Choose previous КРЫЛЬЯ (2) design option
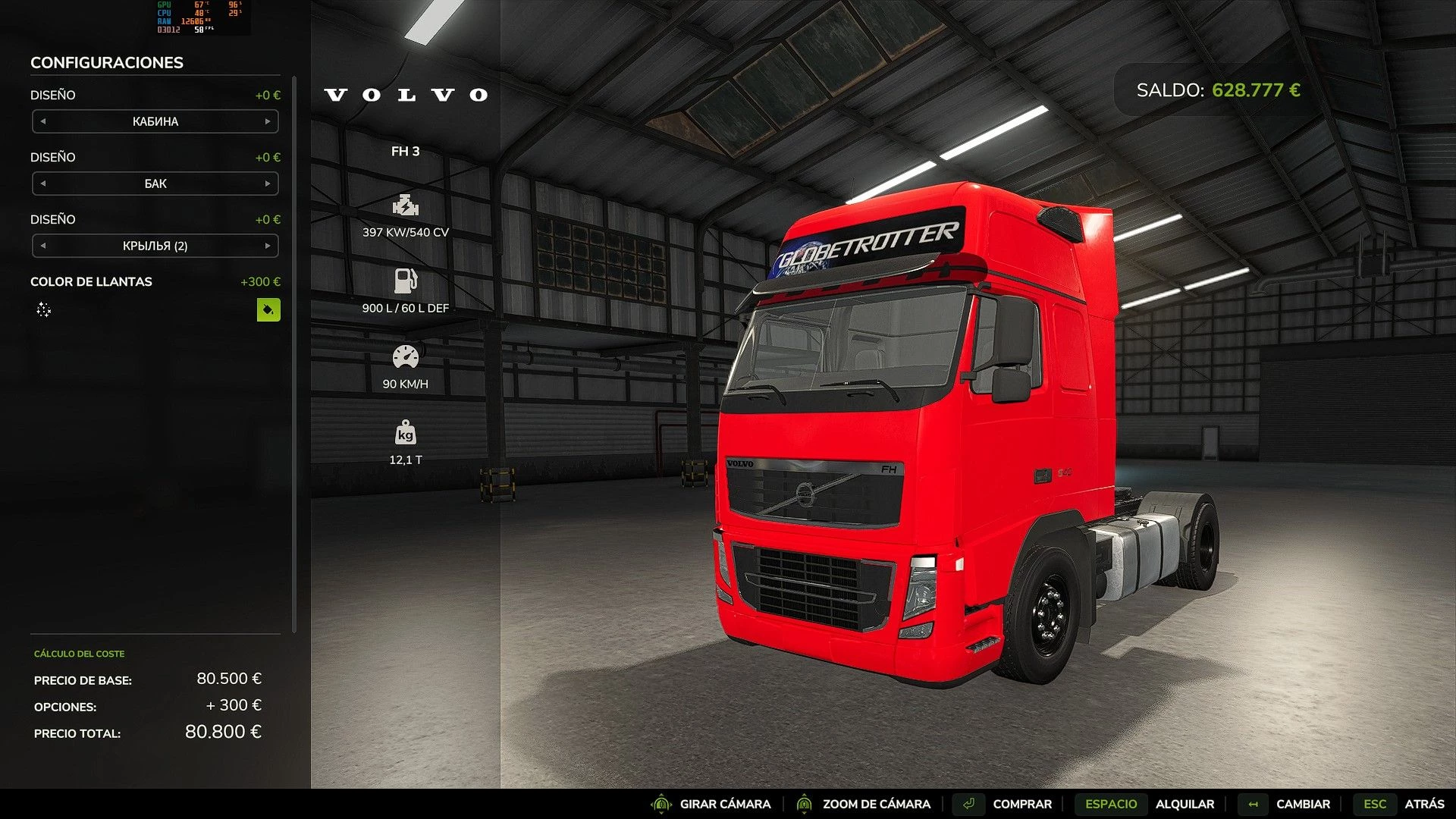This screenshot has width=1456, height=819. pyautogui.click(x=43, y=246)
